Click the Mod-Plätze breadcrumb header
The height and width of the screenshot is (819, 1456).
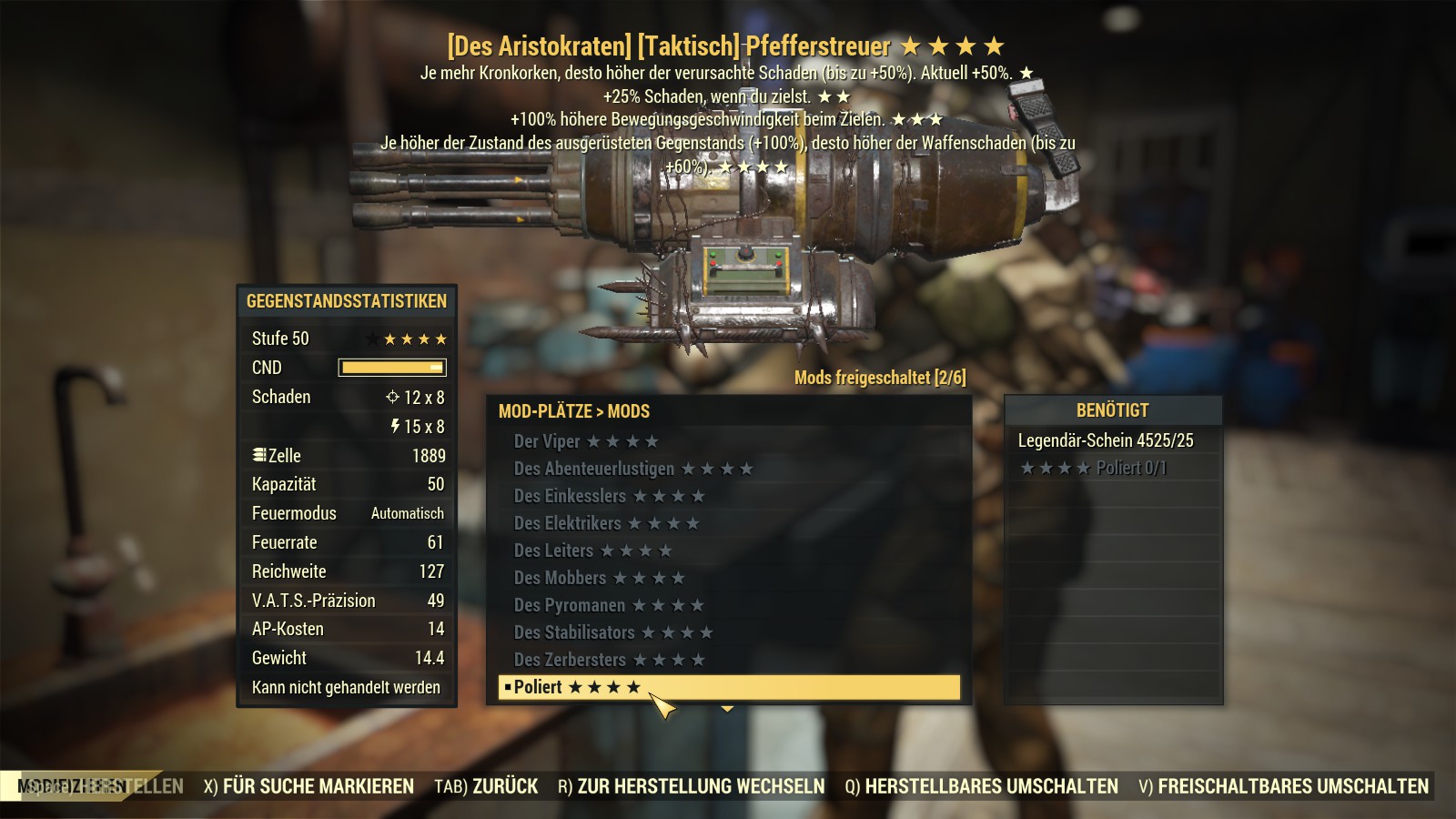tap(544, 411)
